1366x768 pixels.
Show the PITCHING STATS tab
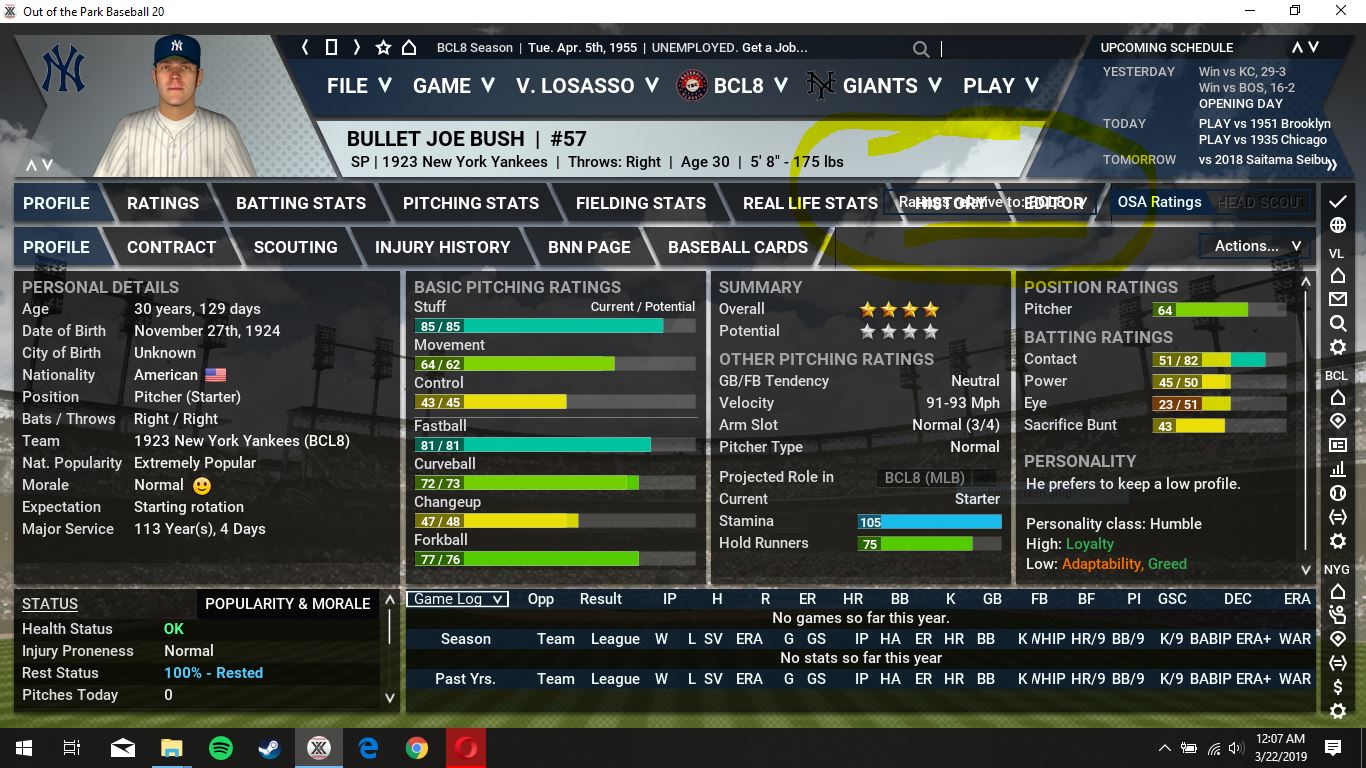pos(471,203)
